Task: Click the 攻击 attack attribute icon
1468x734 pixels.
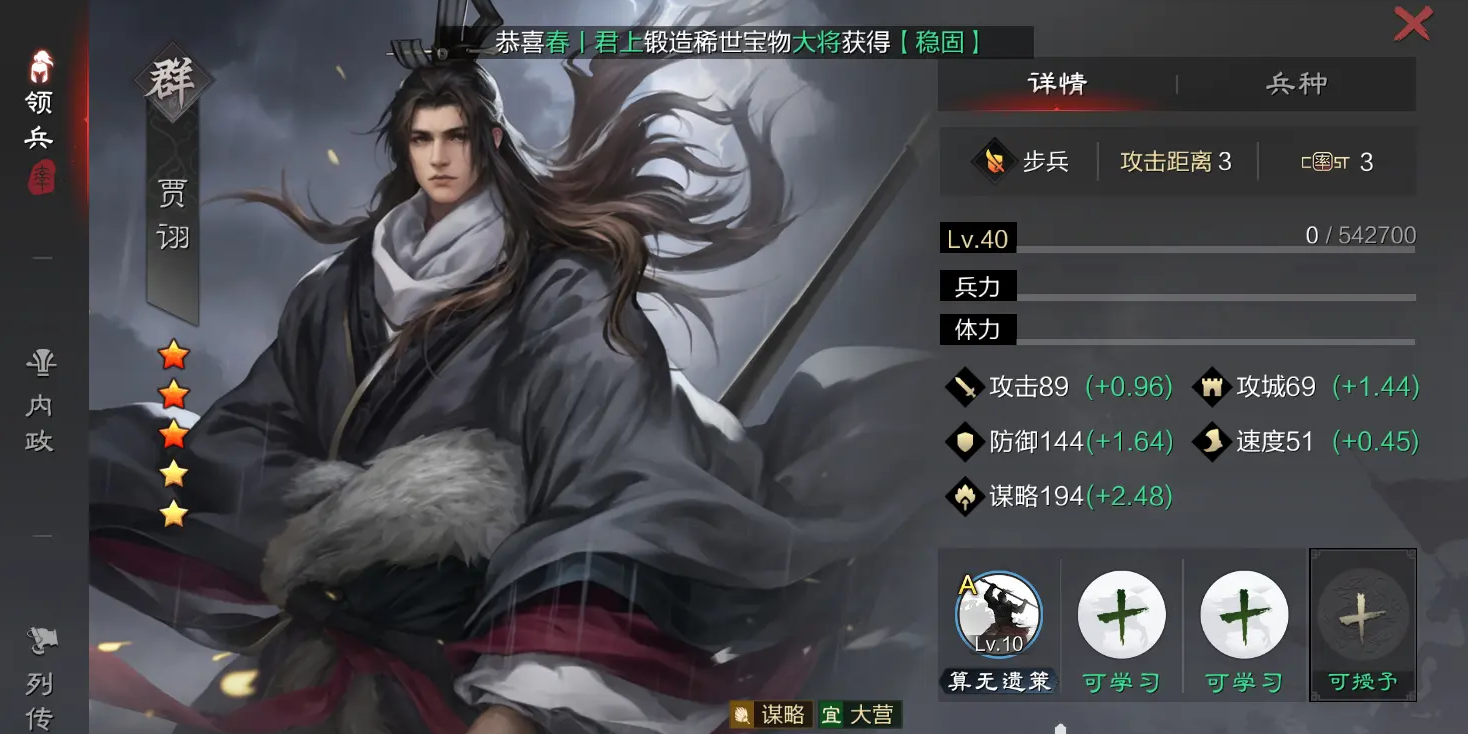Action: coord(963,386)
